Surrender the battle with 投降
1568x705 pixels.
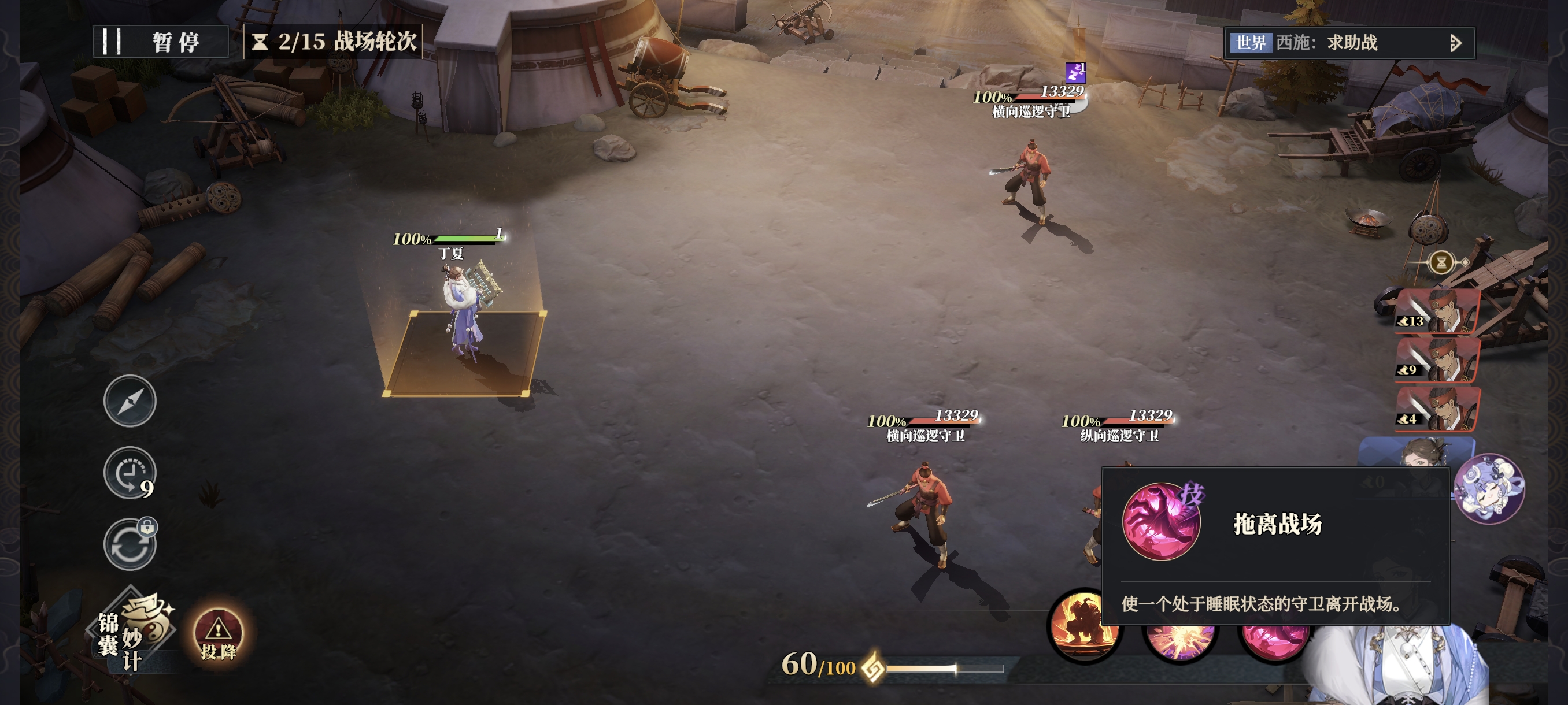pos(218,636)
